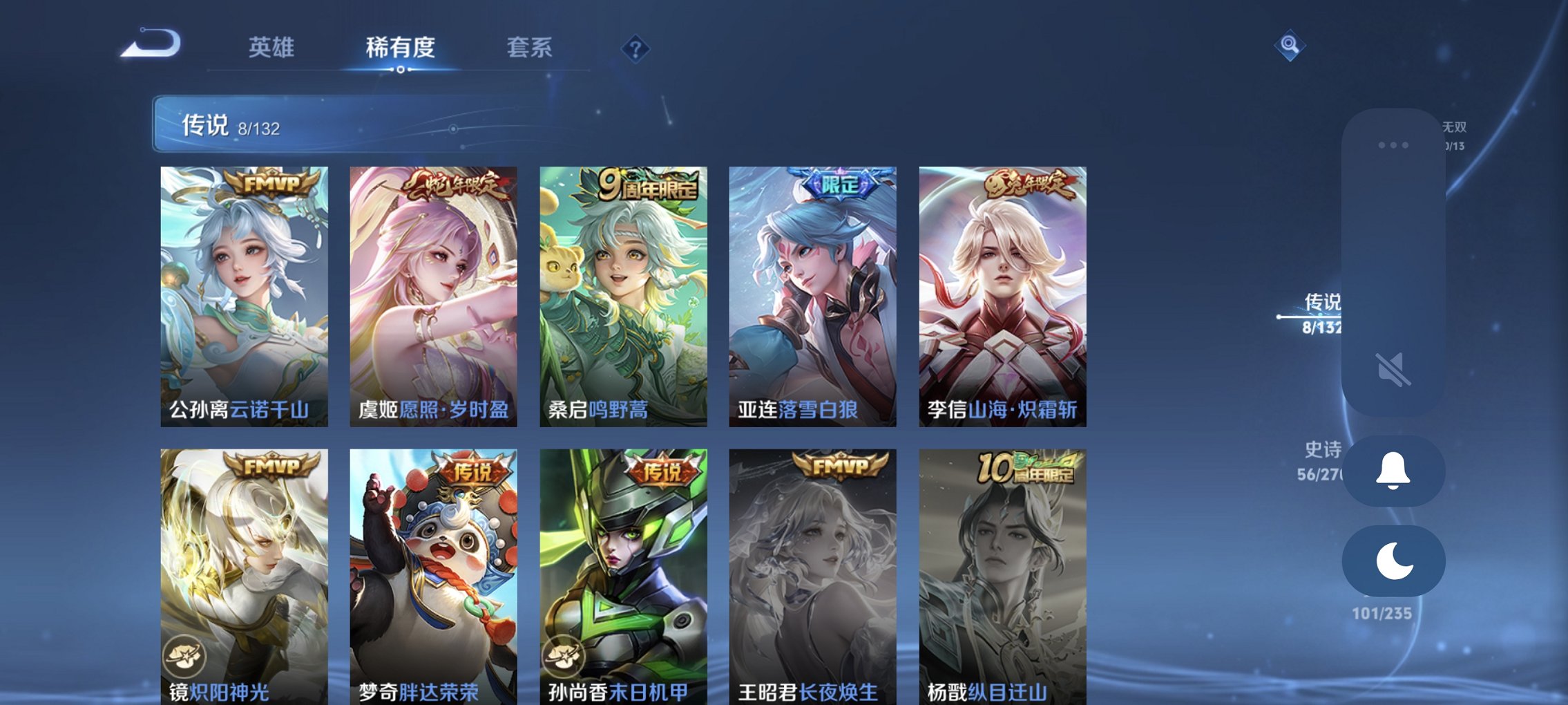Screen dimensions: 1568x705
Task: Switch to the 套系 tab
Action: pyautogui.click(x=528, y=48)
